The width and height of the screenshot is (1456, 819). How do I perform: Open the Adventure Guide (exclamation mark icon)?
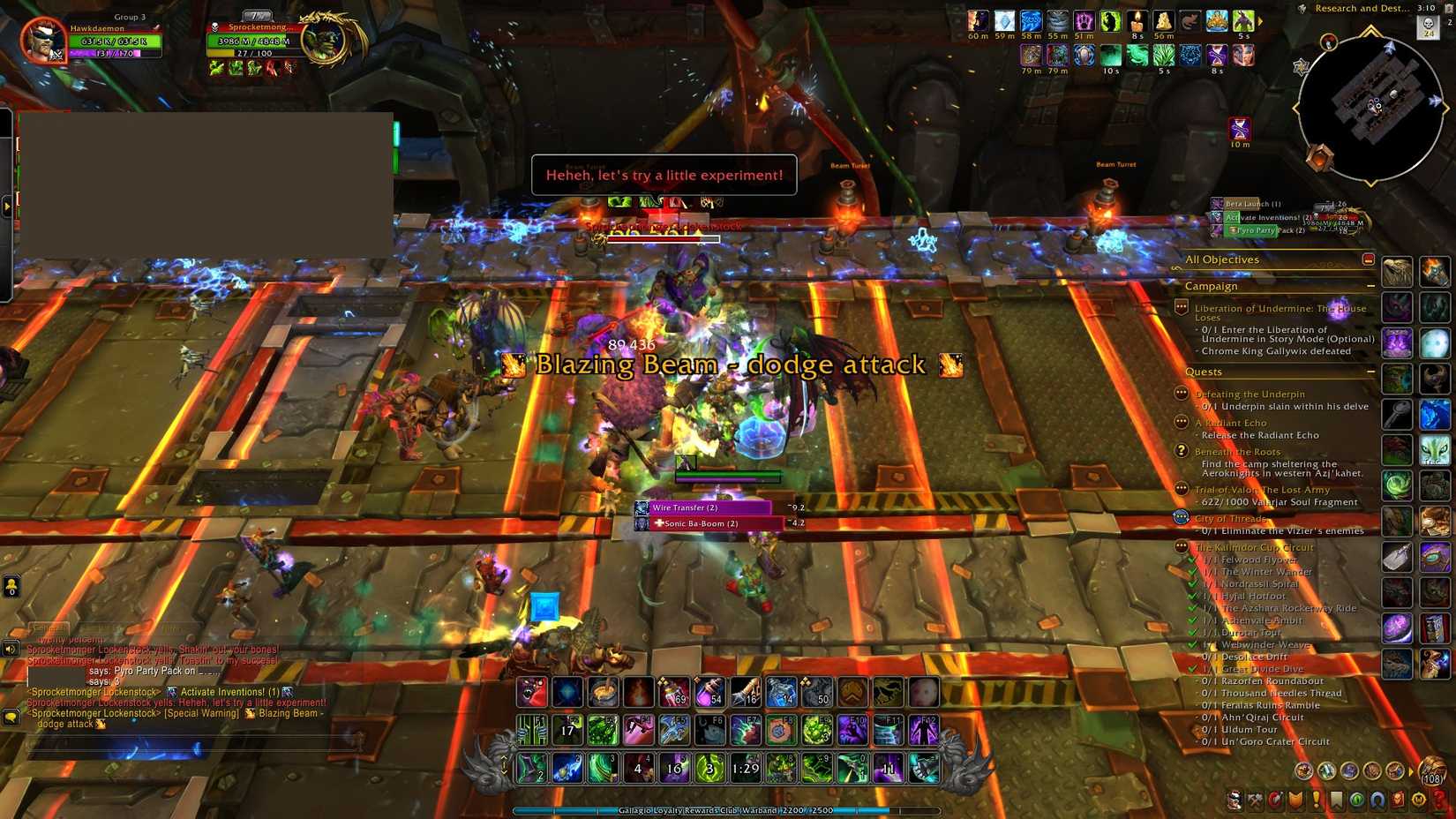[1317, 800]
